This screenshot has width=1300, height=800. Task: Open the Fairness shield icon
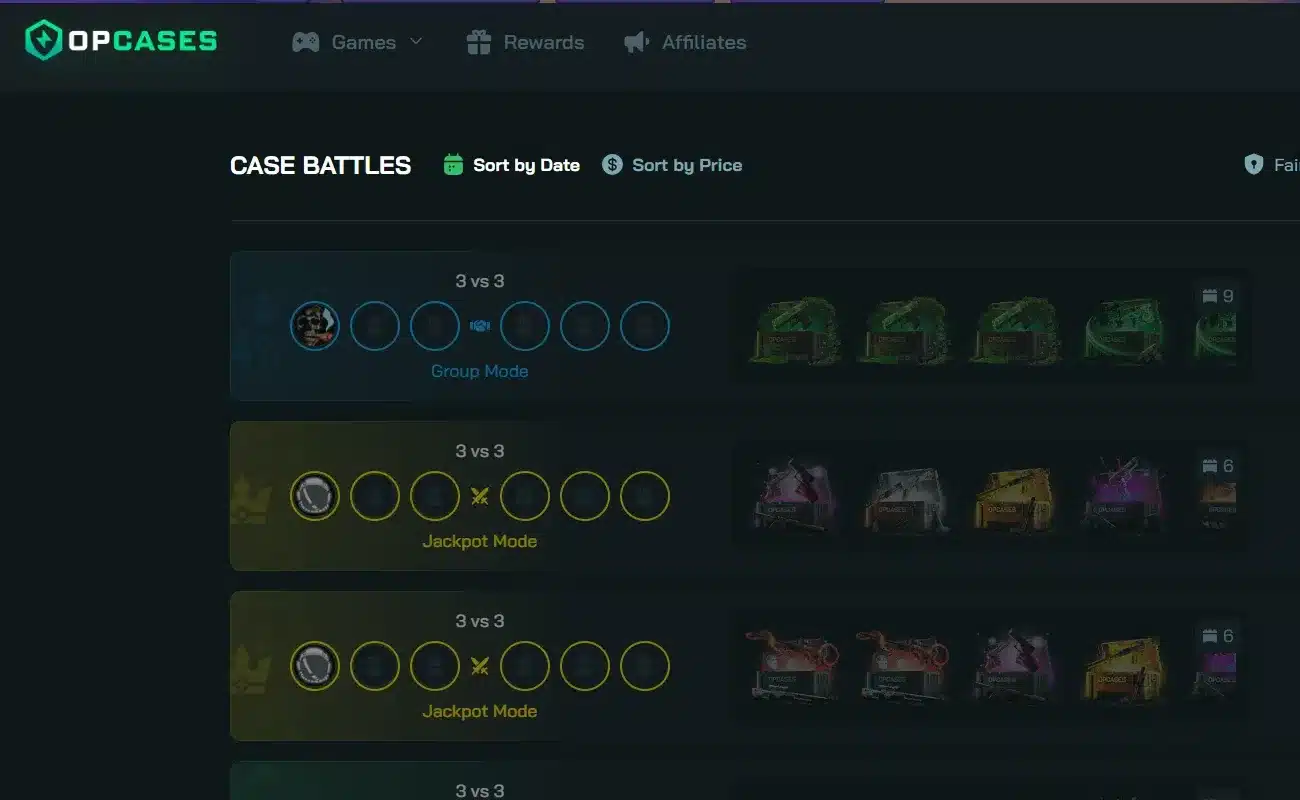1253,163
